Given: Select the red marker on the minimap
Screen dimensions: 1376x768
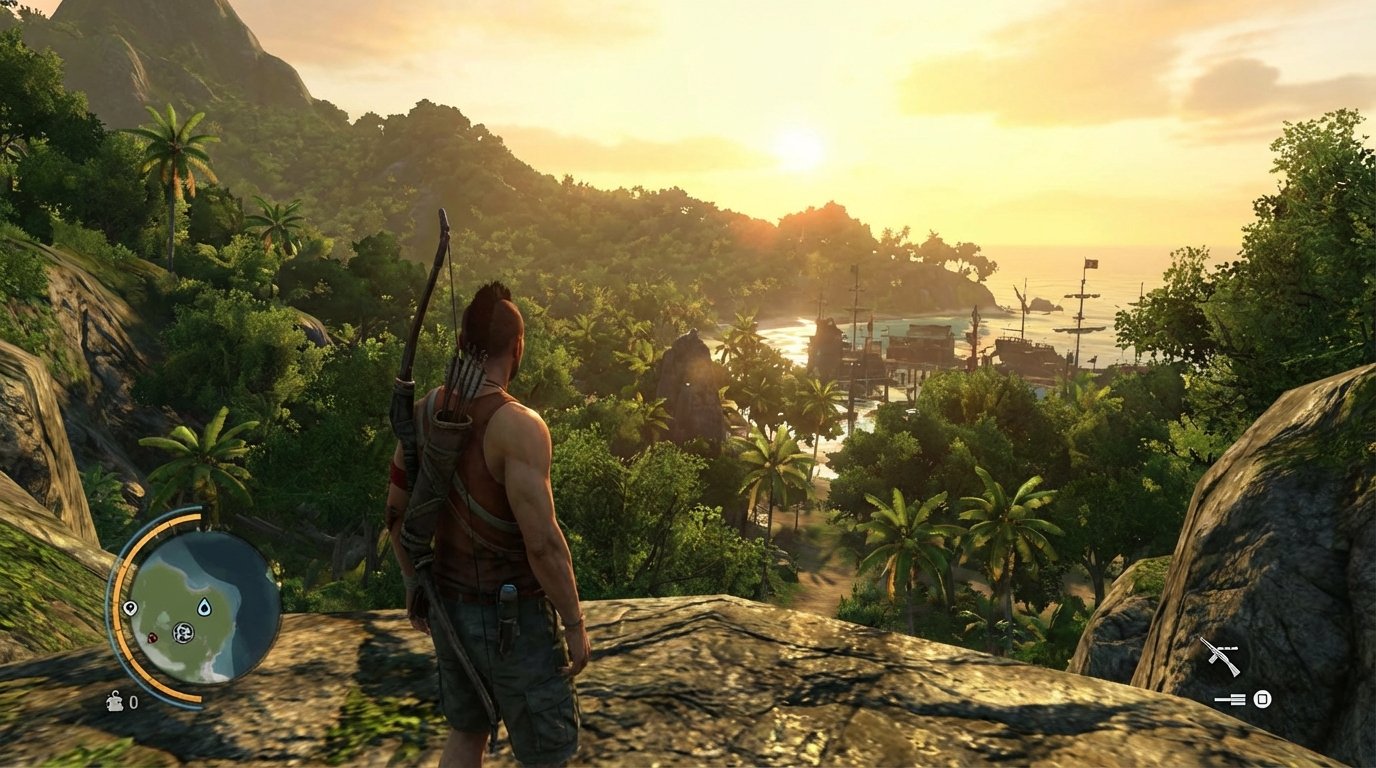Looking at the screenshot, I should click(x=152, y=637).
